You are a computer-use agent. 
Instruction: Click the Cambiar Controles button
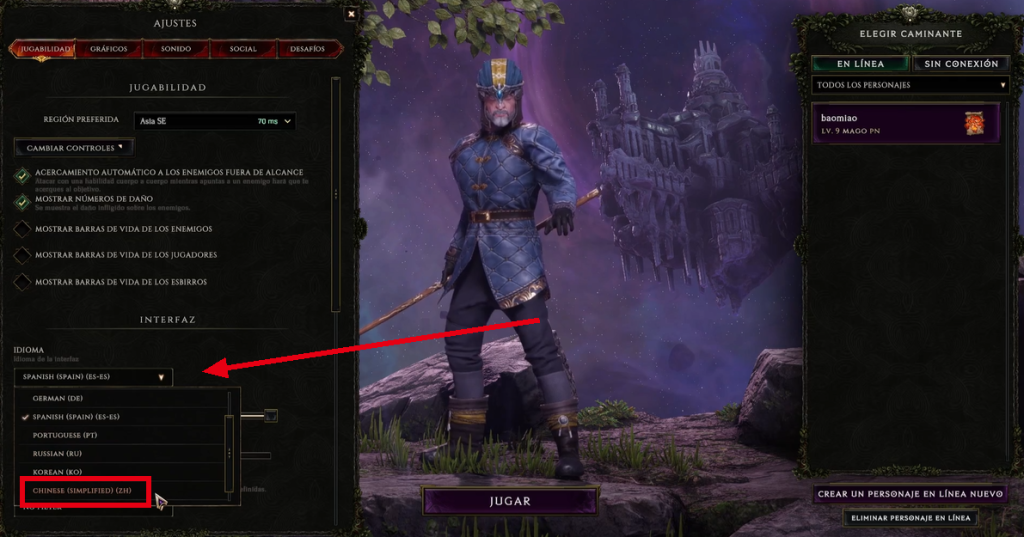[74, 148]
